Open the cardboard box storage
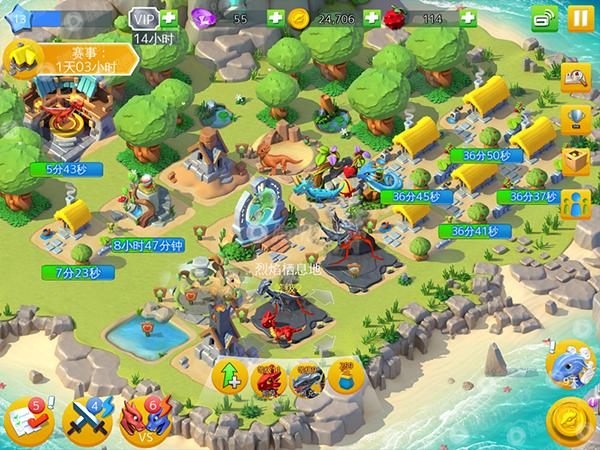This screenshot has height=450, width=600. point(575,160)
